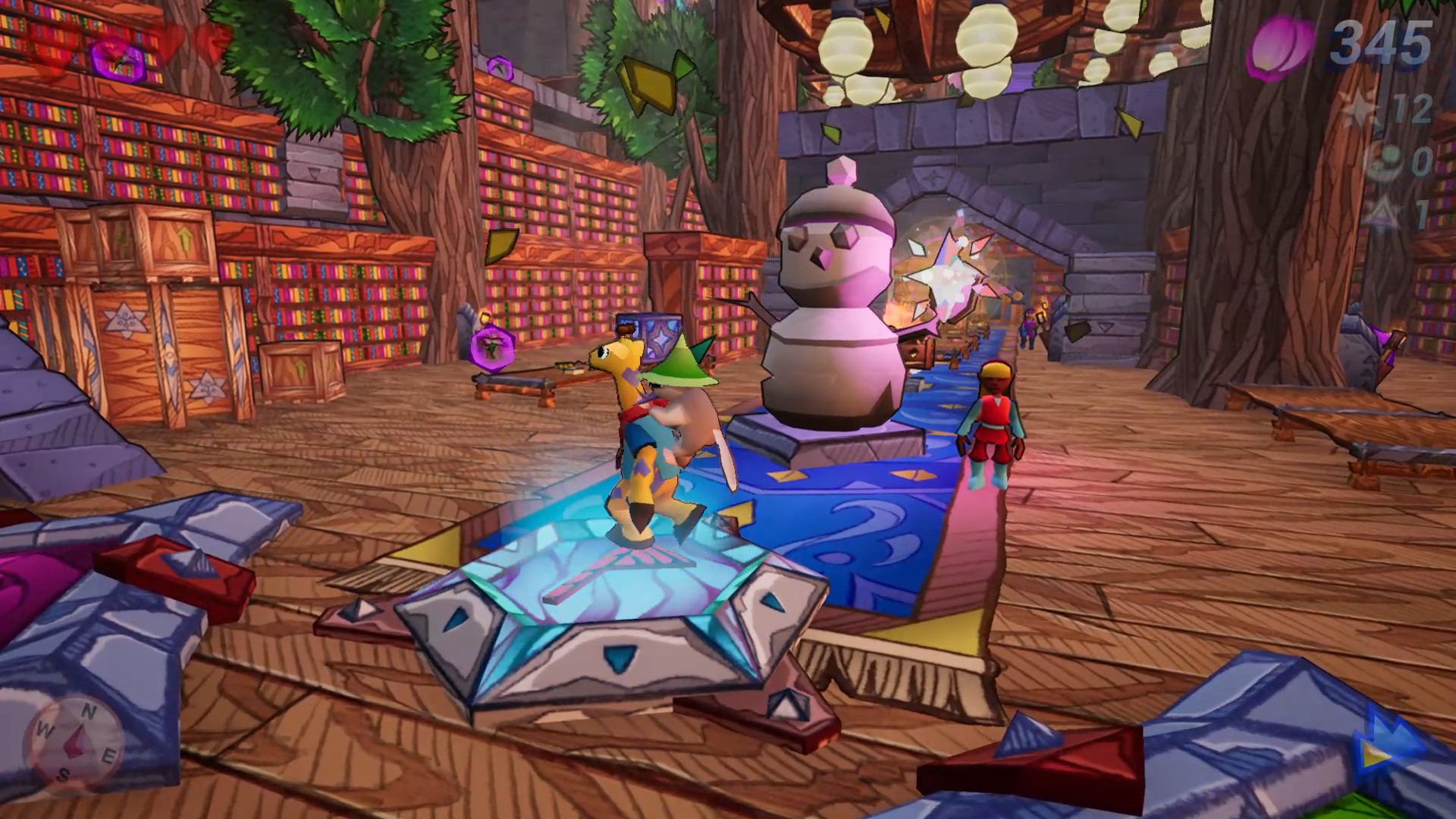Click the kangaroo riding the giraffe

[690, 432]
